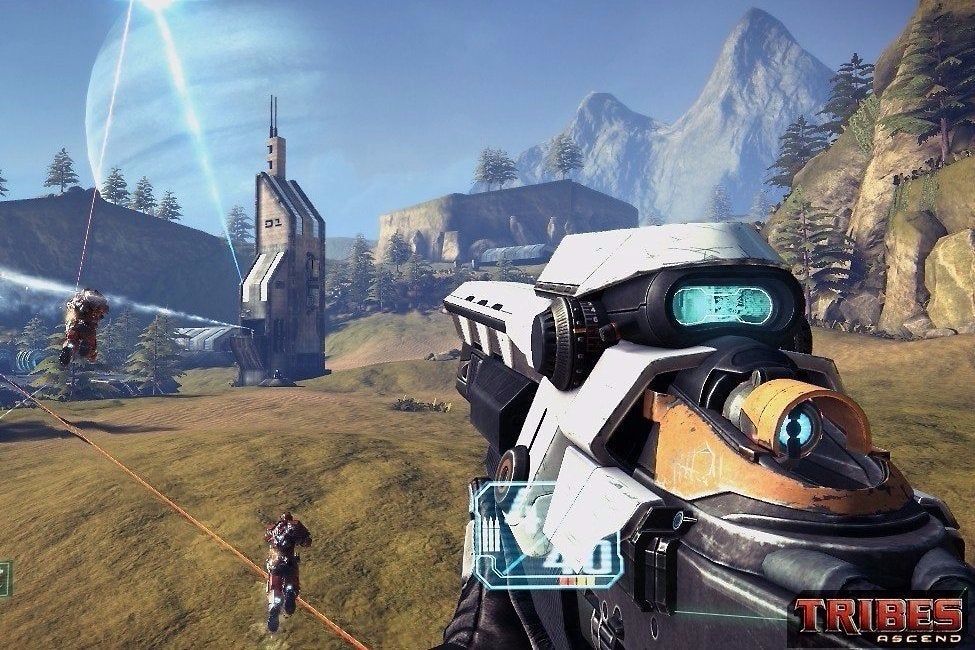
Task: Click the Tribes Ascend logo watermark
Action: [x=879, y=620]
